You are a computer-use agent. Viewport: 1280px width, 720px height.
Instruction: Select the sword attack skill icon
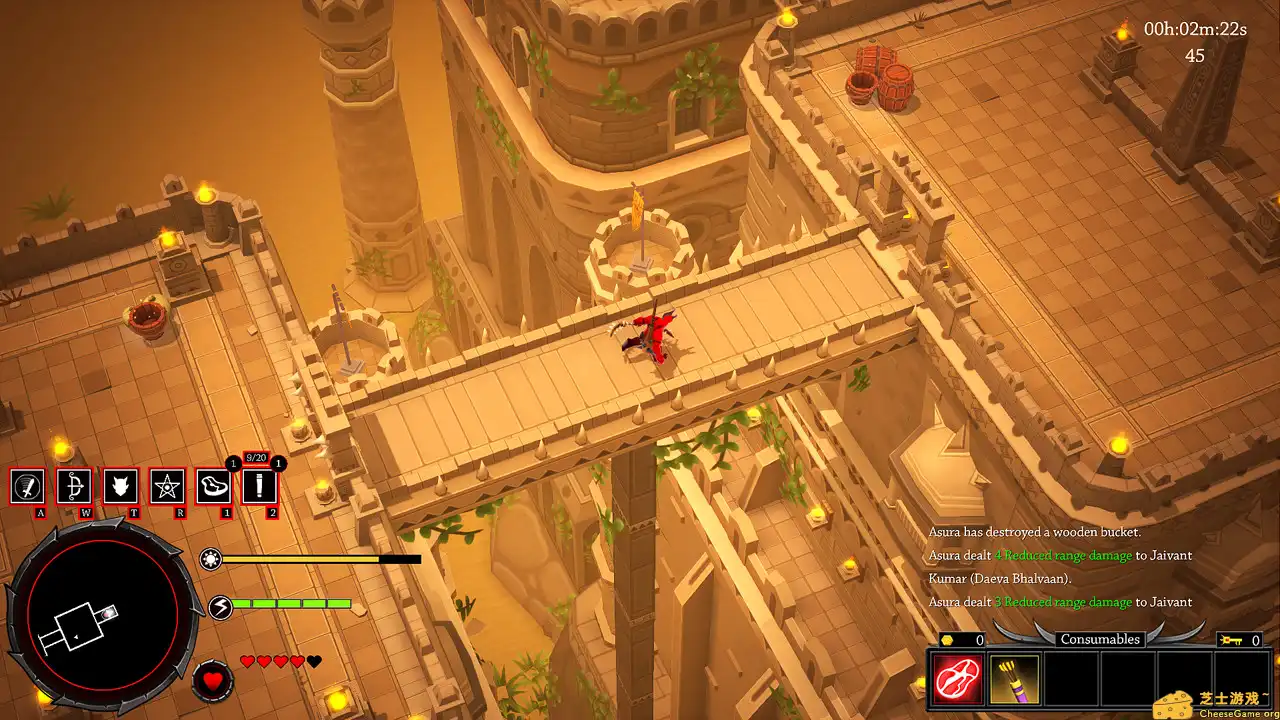[28, 488]
